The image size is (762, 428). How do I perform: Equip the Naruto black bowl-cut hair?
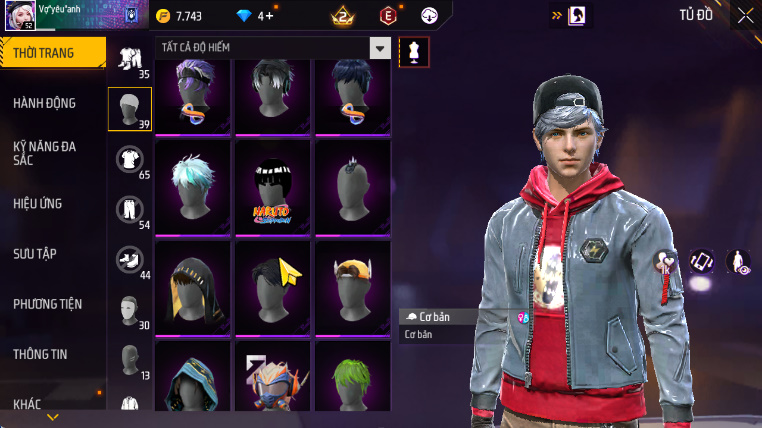274,187
